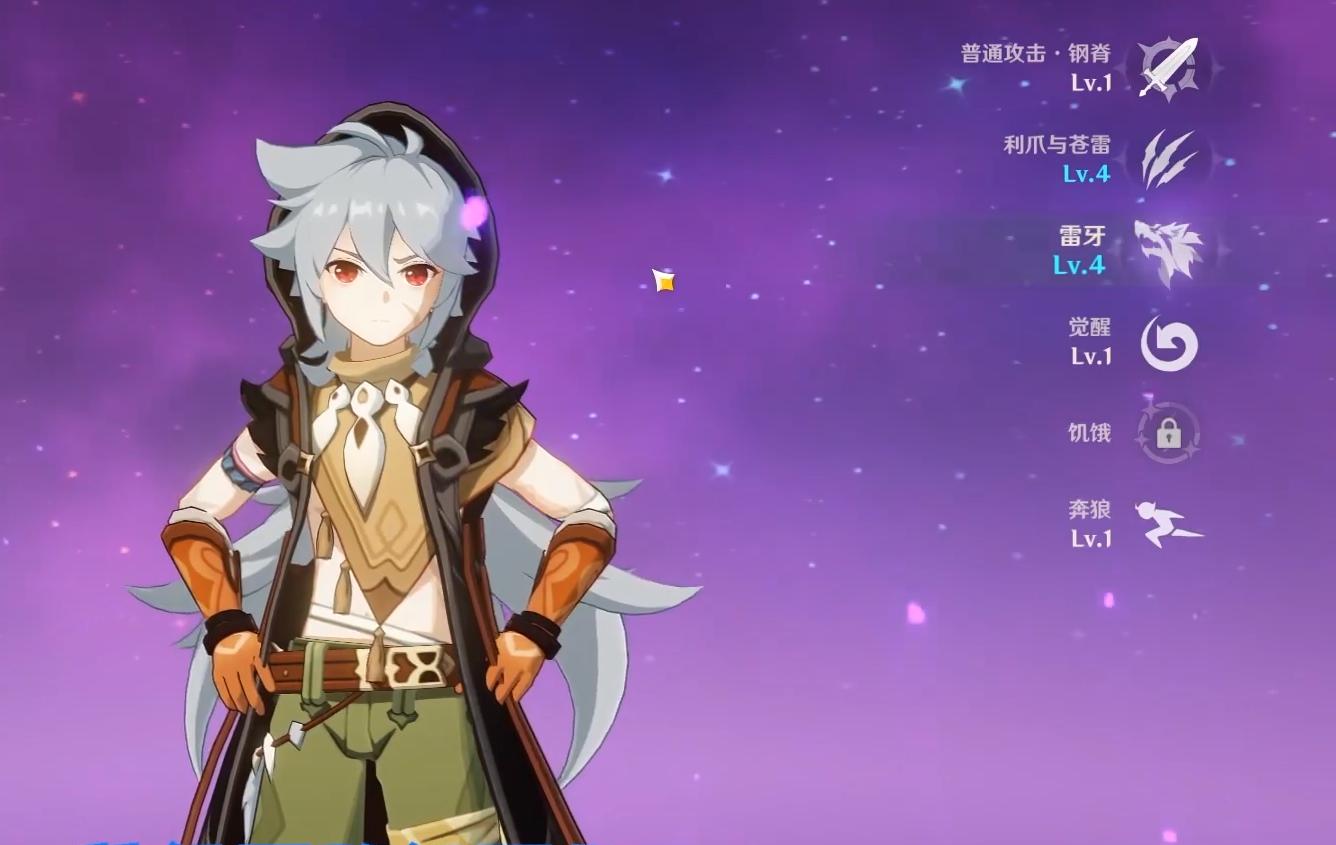Click the 奔狼 talent name text
The image size is (1336, 845).
tap(1089, 507)
